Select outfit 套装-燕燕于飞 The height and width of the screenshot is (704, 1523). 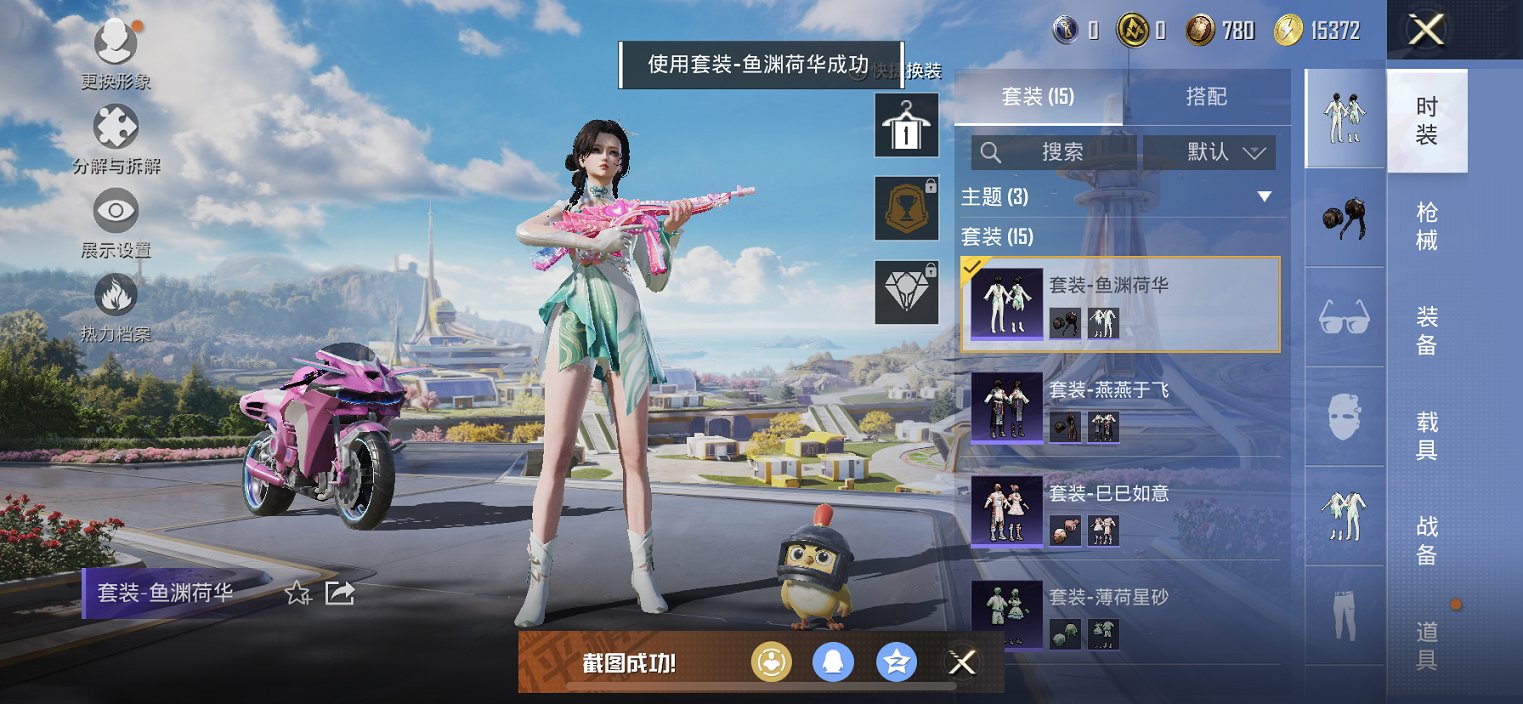[x=1120, y=407]
